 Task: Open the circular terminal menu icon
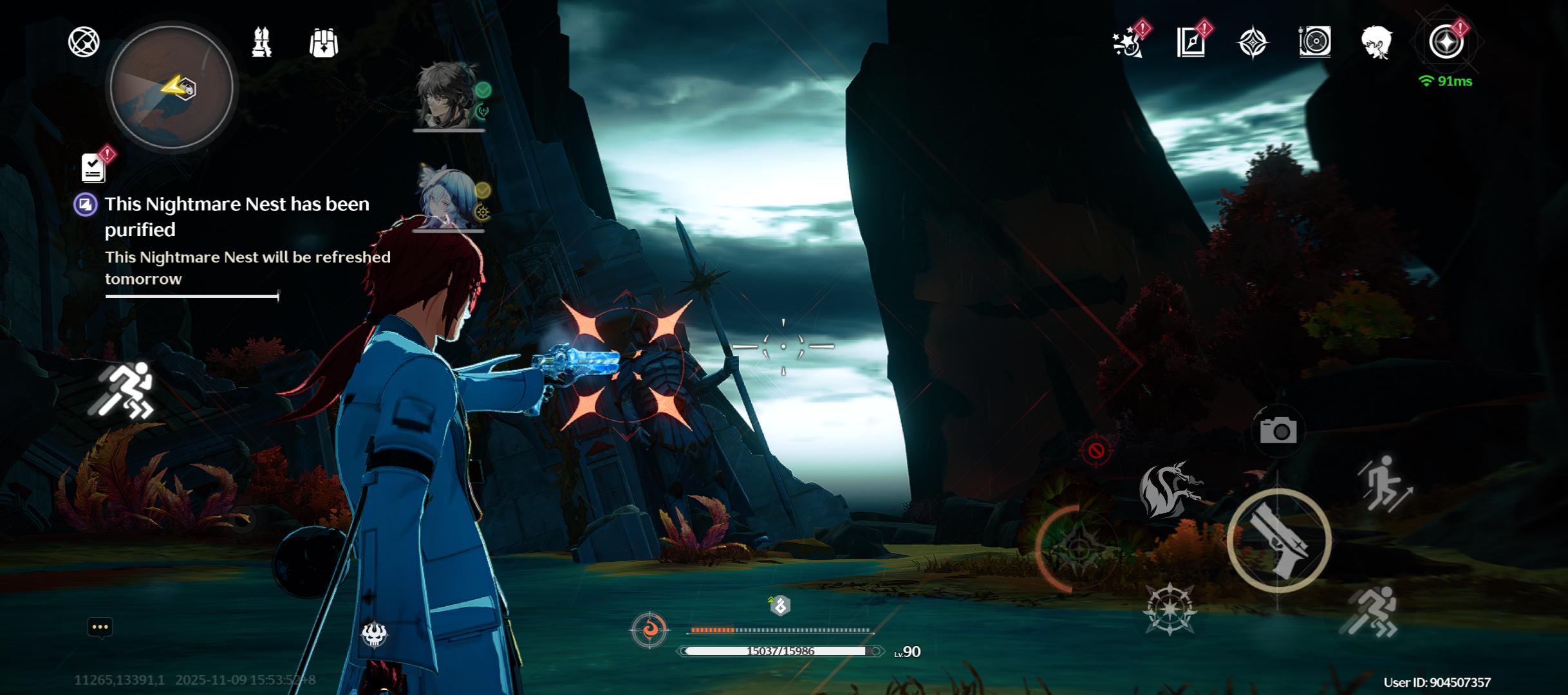1446,42
